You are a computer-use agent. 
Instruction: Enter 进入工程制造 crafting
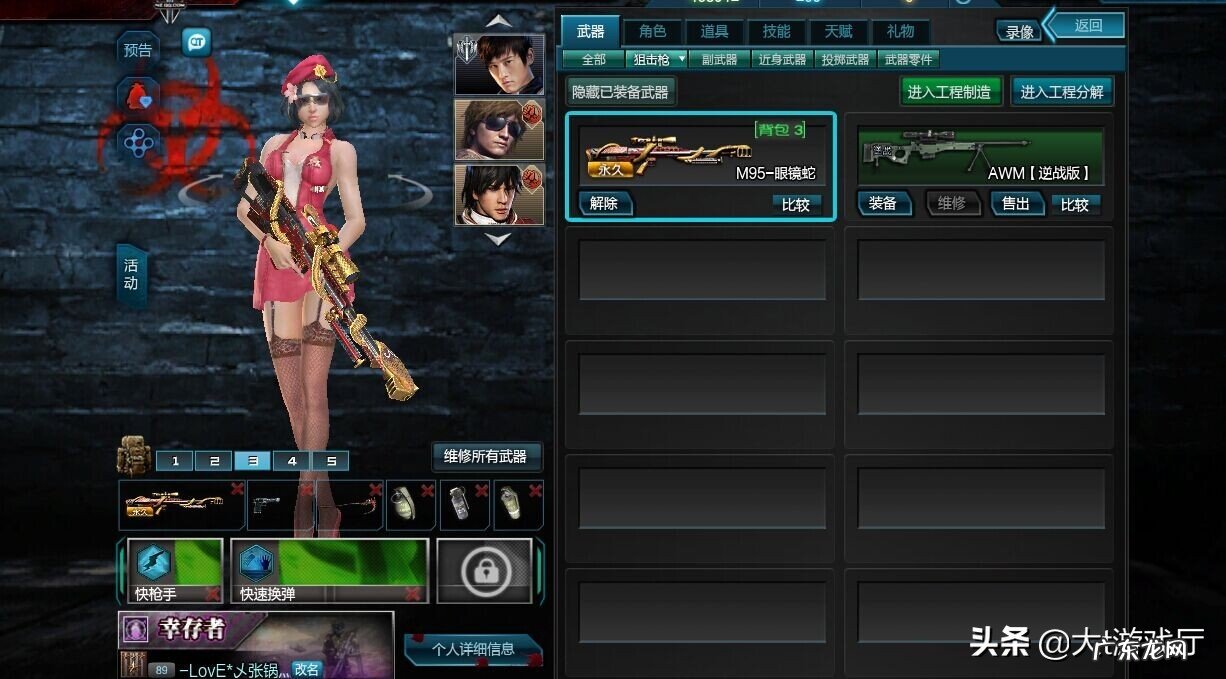949,92
